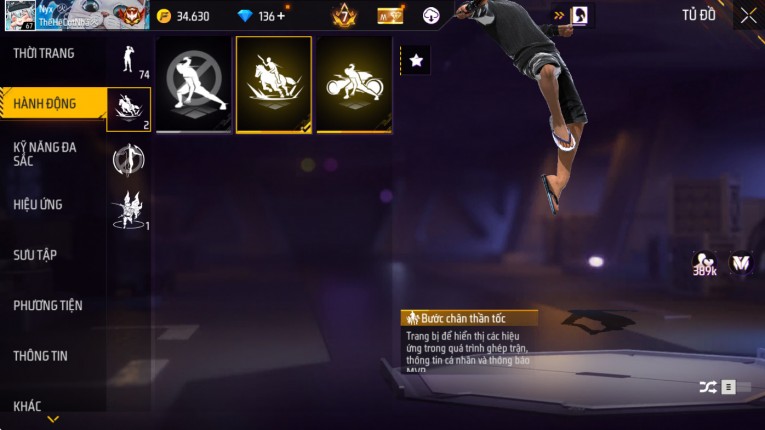
Task: Select the emote sub-category showing 74 items
Action: pos(129,60)
